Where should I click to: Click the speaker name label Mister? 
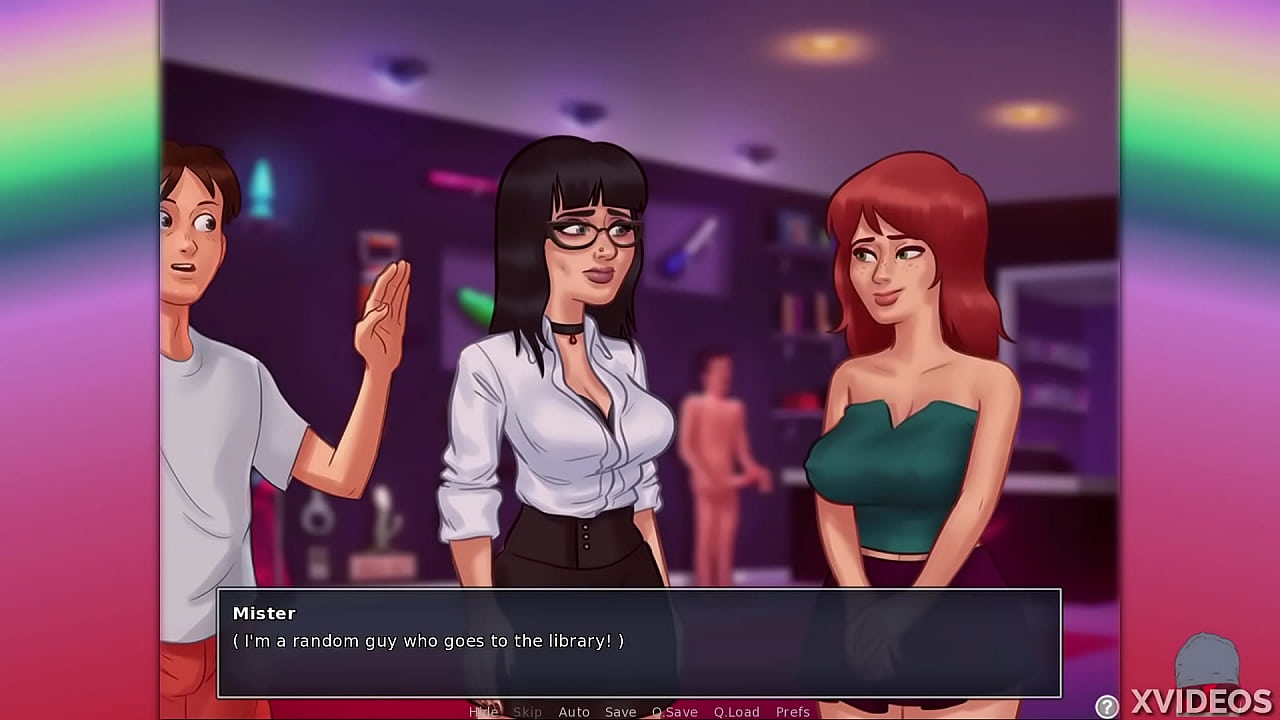(x=265, y=613)
